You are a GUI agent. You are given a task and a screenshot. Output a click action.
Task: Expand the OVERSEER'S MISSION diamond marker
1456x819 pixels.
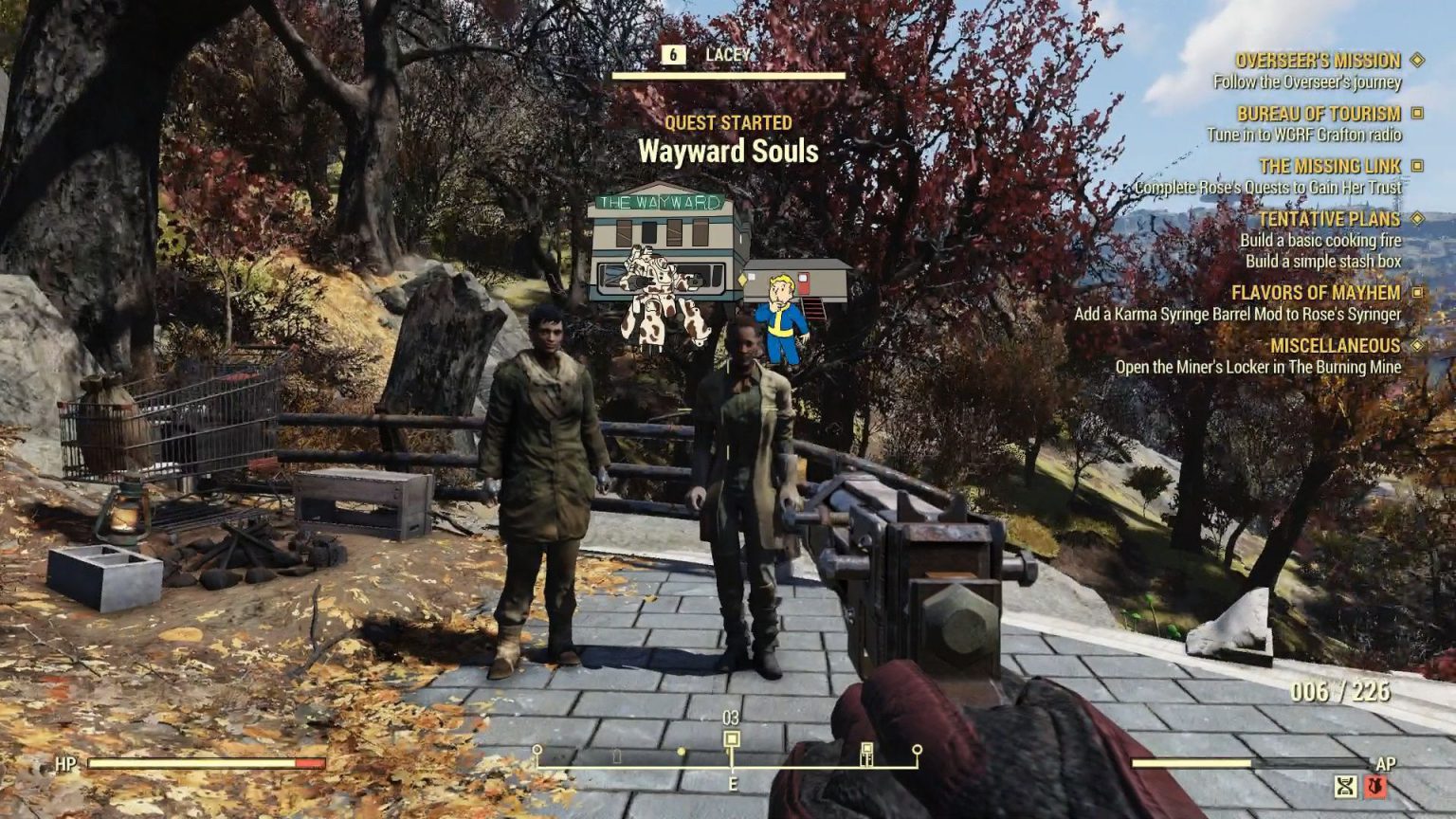coord(1416,60)
